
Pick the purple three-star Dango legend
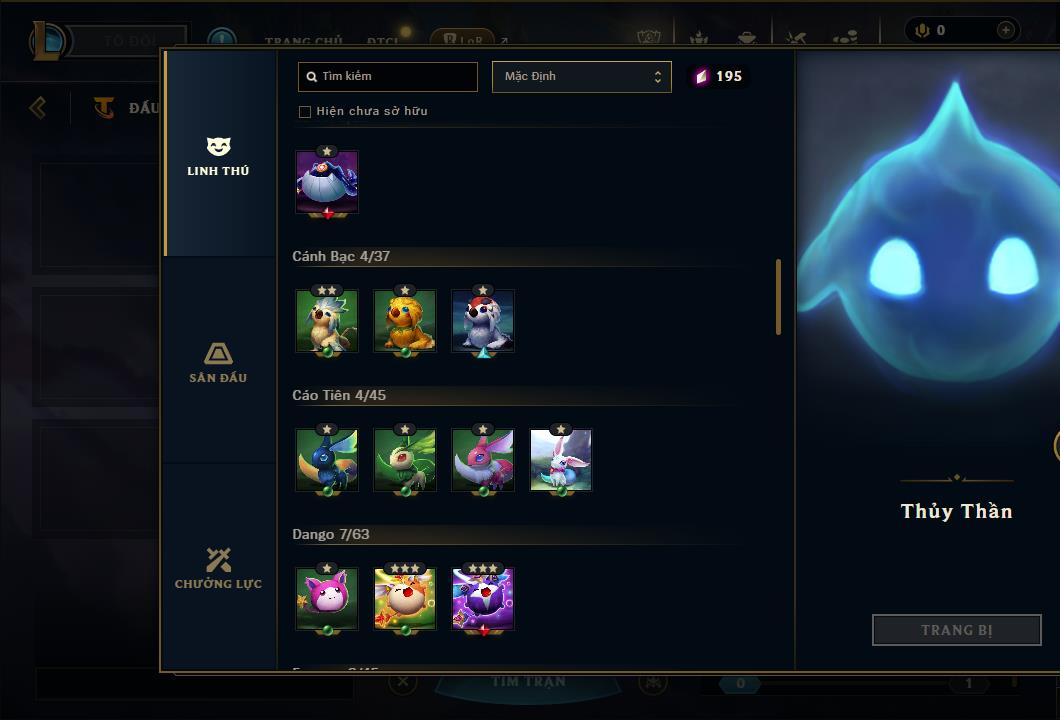(483, 599)
